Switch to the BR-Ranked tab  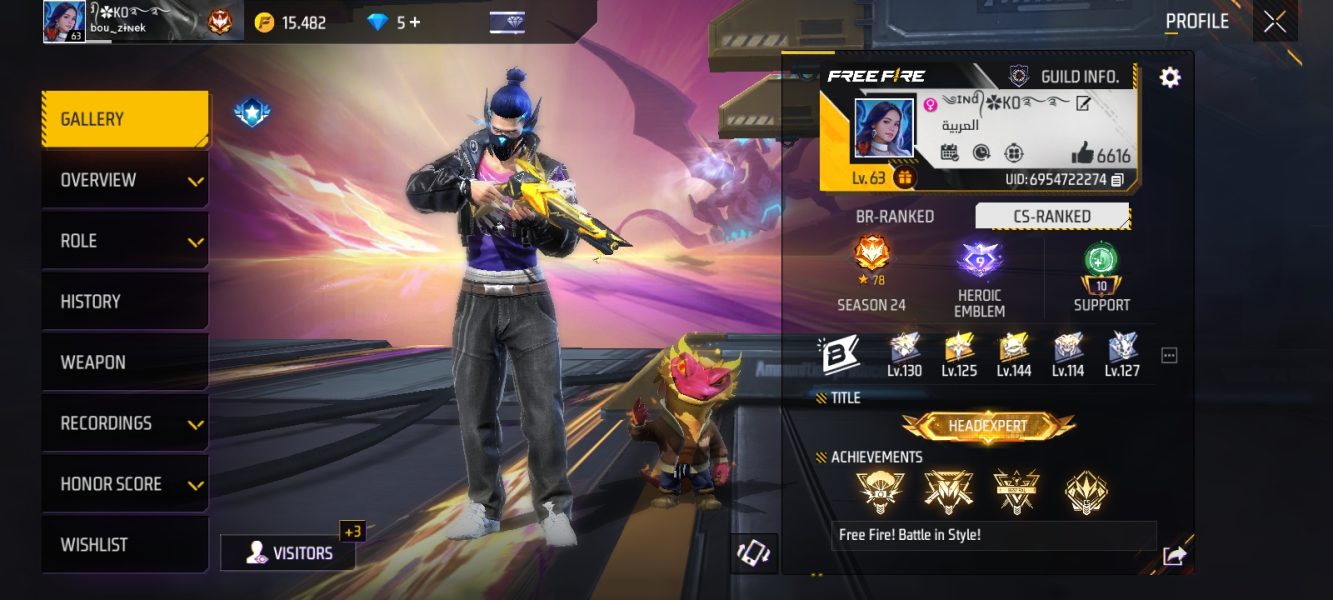coord(894,216)
